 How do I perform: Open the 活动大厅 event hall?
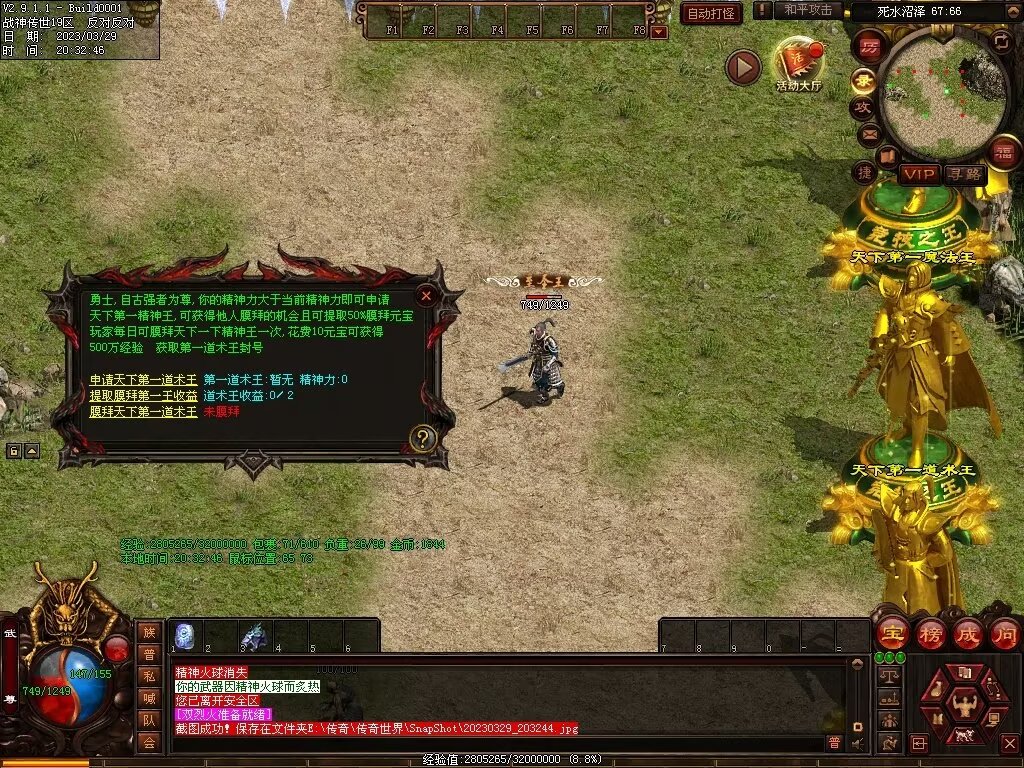tap(798, 64)
